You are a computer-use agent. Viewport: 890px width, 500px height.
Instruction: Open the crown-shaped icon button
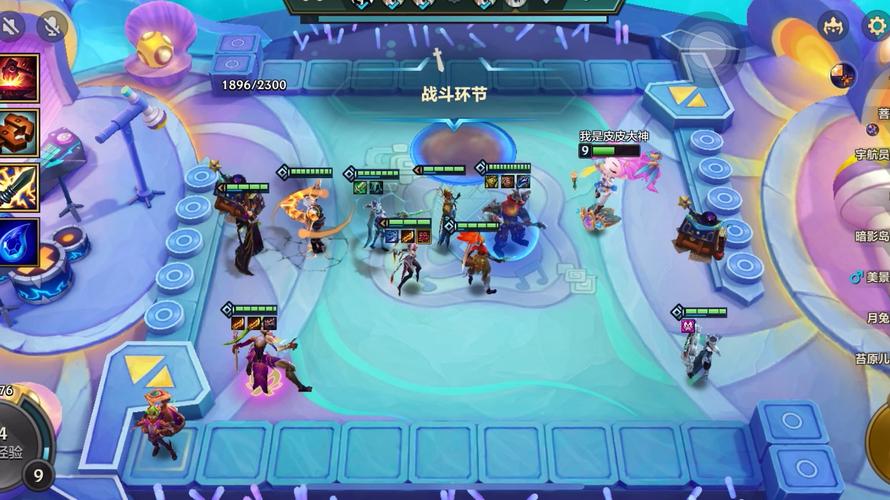(x=833, y=26)
